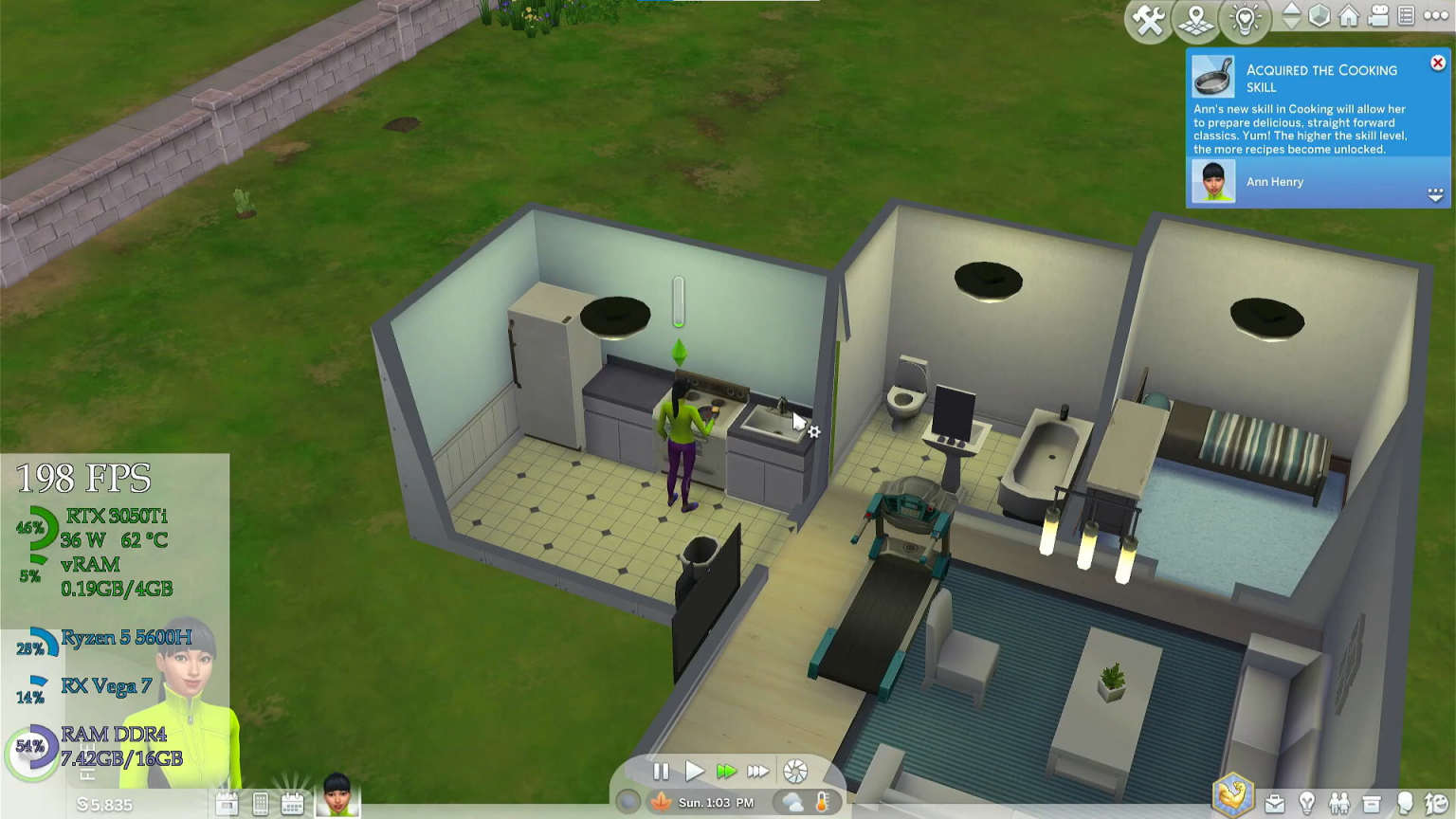Expand extra options on the Cooking Skill notification
Screen dimensions: 1456x819
(1436, 196)
